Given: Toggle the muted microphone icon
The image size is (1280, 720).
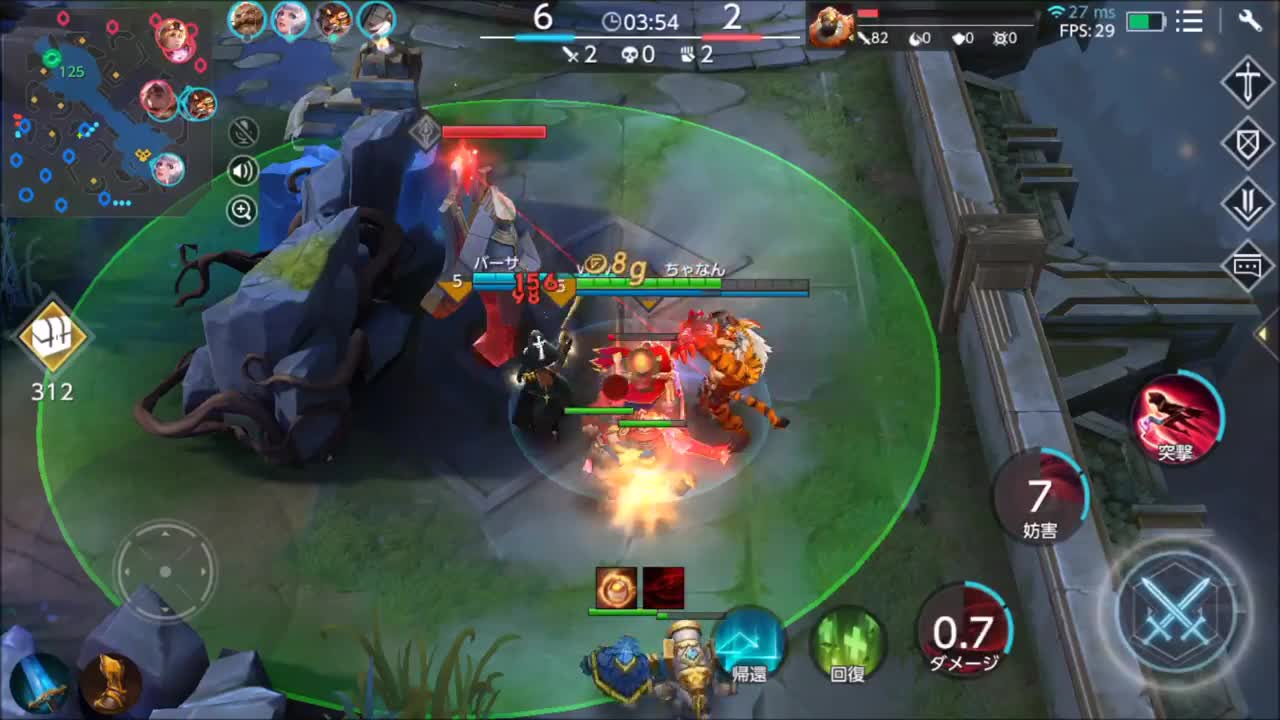Looking at the screenshot, I should click(x=243, y=132).
